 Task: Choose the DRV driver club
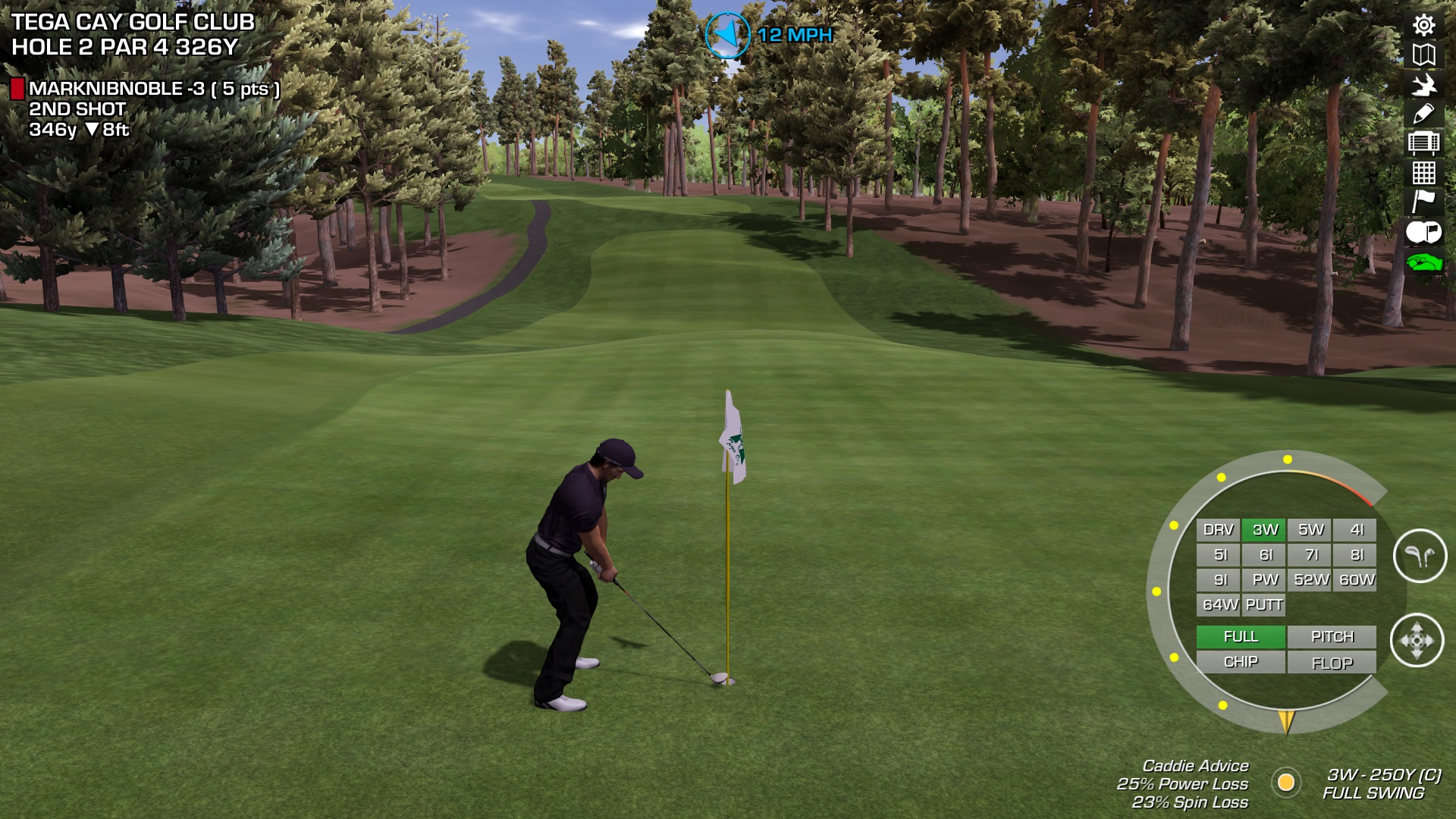(x=1218, y=530)
